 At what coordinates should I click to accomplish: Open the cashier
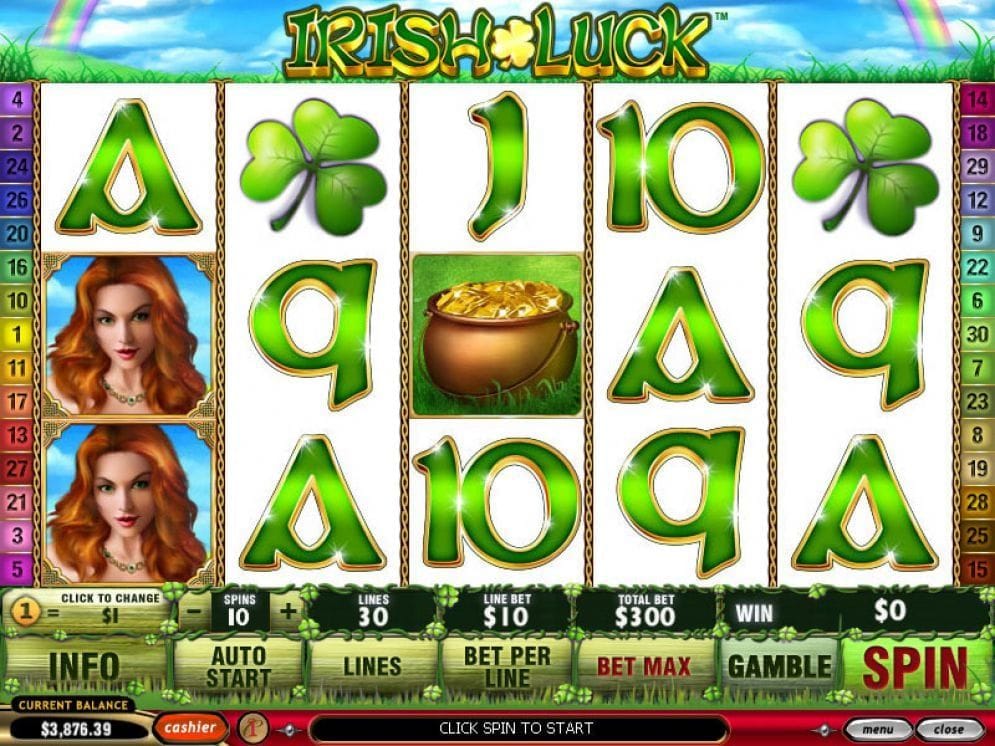point(190,727)
